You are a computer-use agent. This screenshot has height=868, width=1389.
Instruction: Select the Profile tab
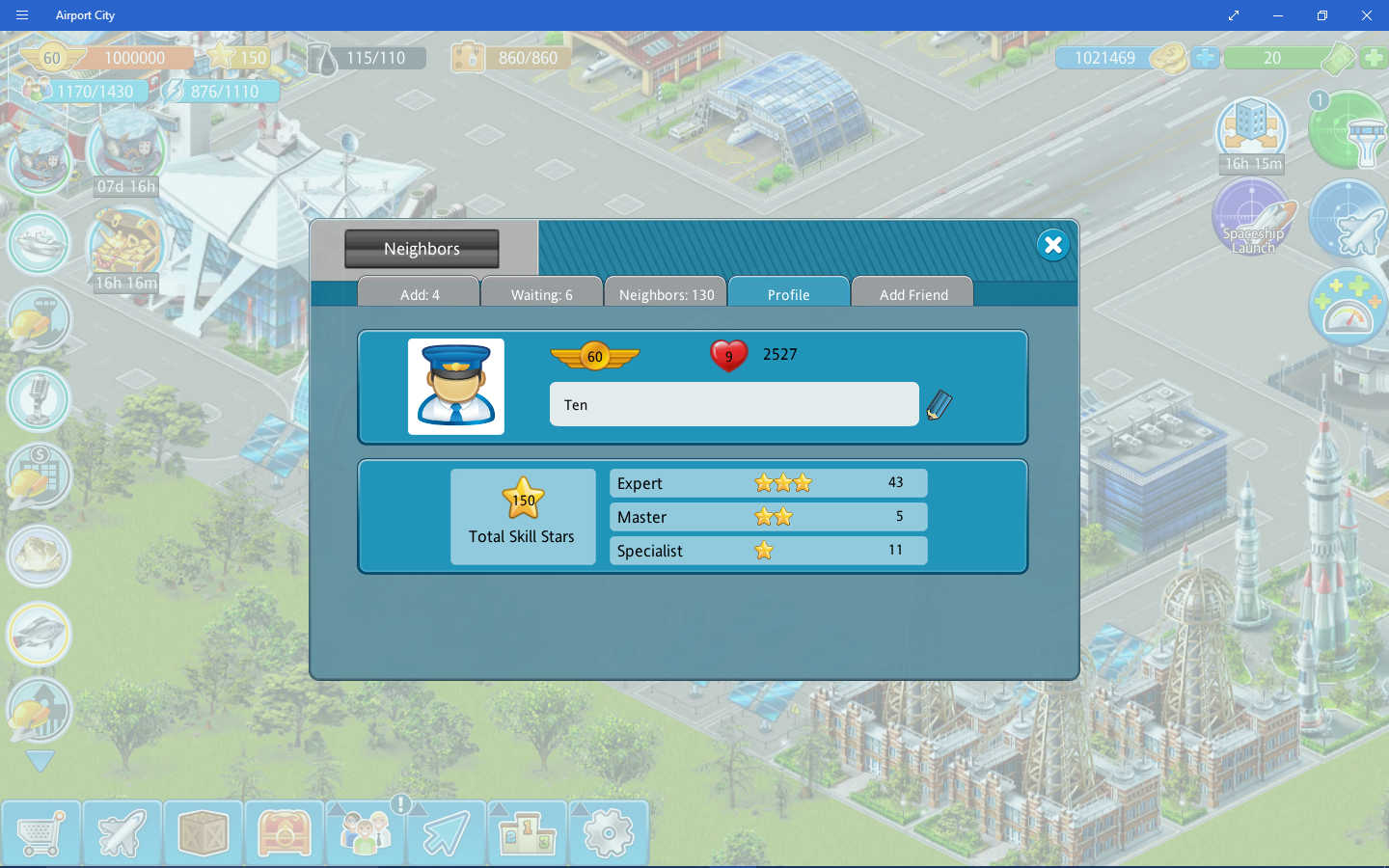(x=789, y=293)
